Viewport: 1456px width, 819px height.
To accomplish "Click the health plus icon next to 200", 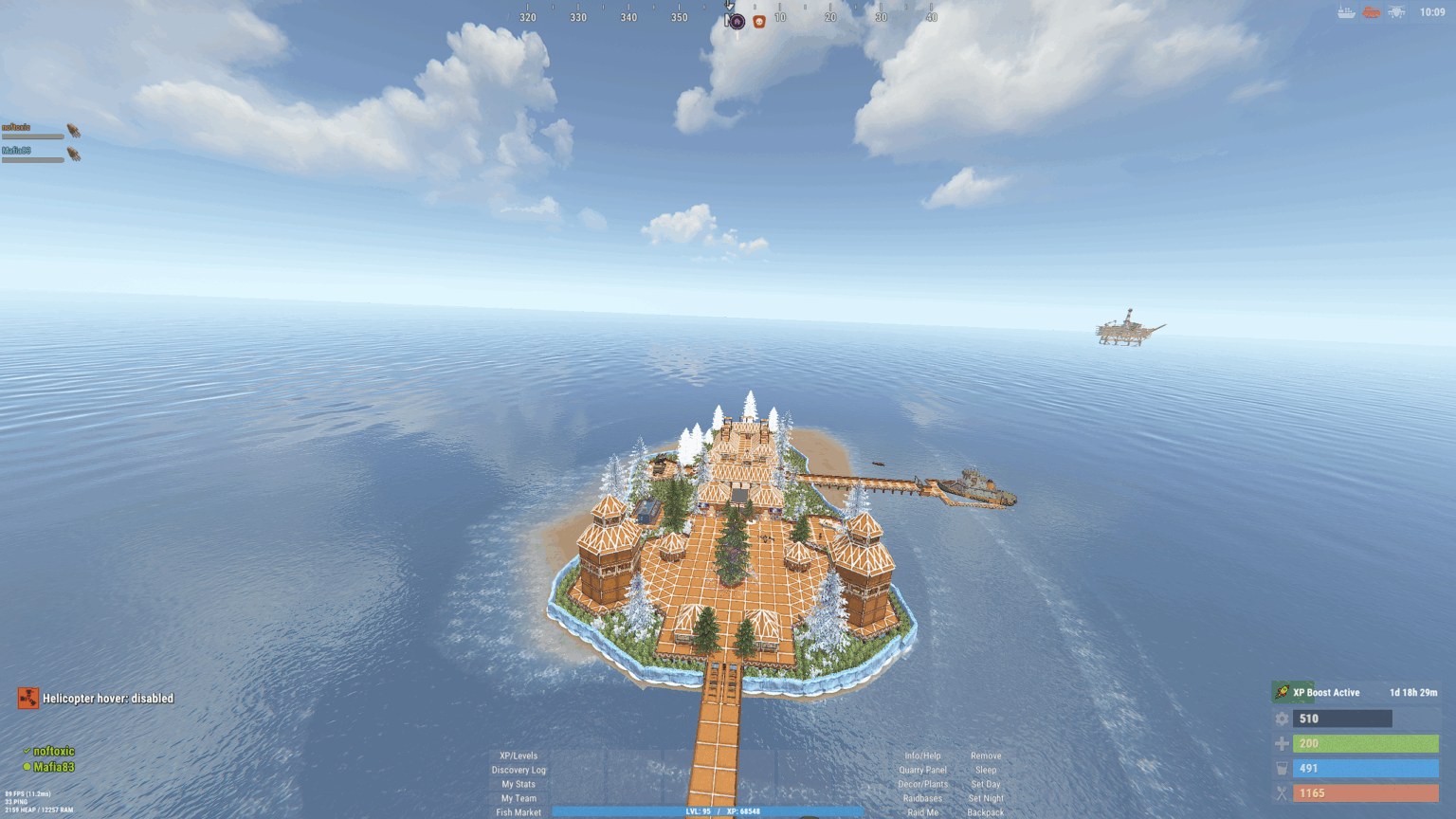I will point(1282,743).
